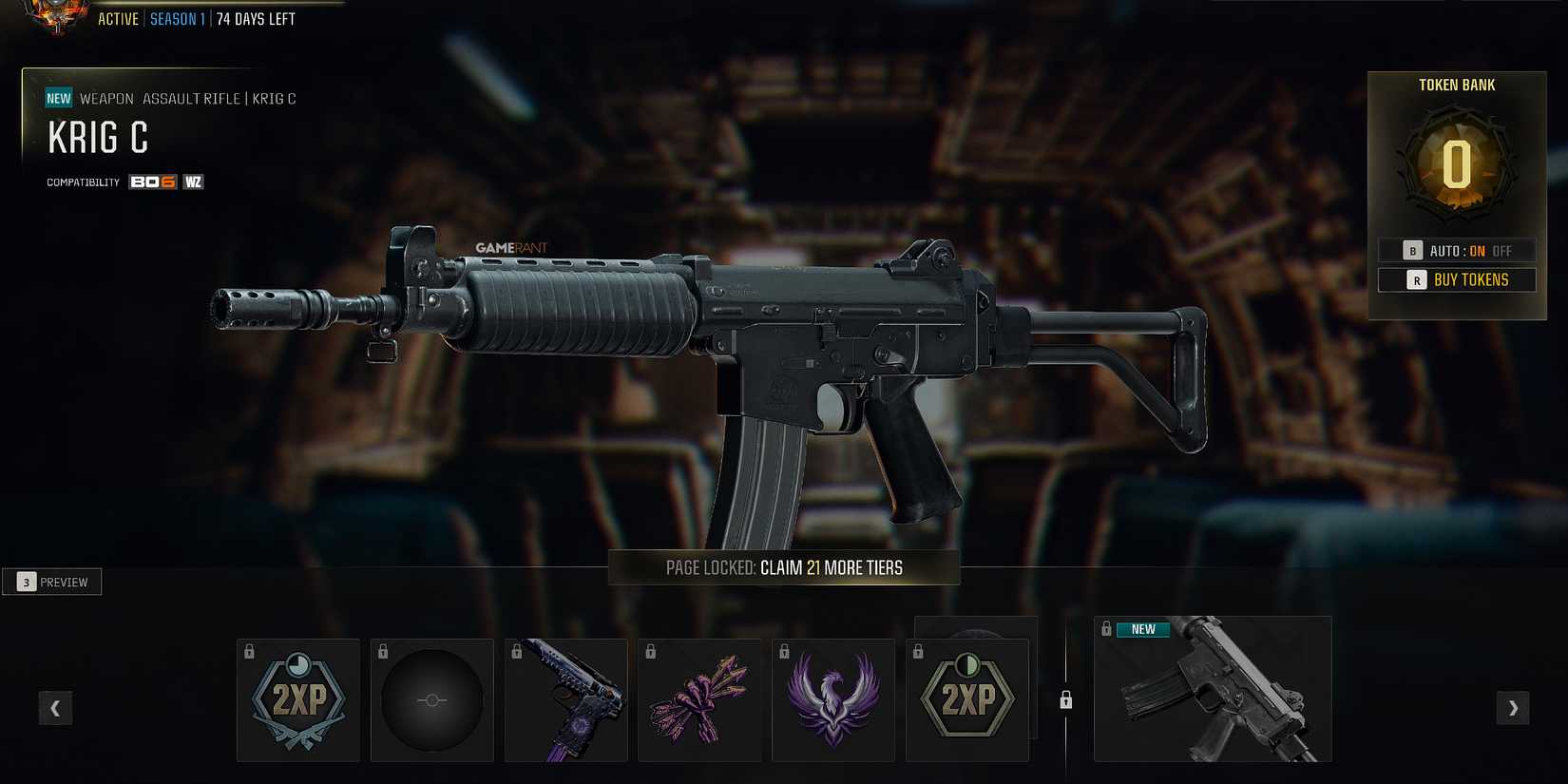This screenshot has width=1568, height=784.
Task: Select the green 2XP weapon token tier
Action: click(967, 700)
